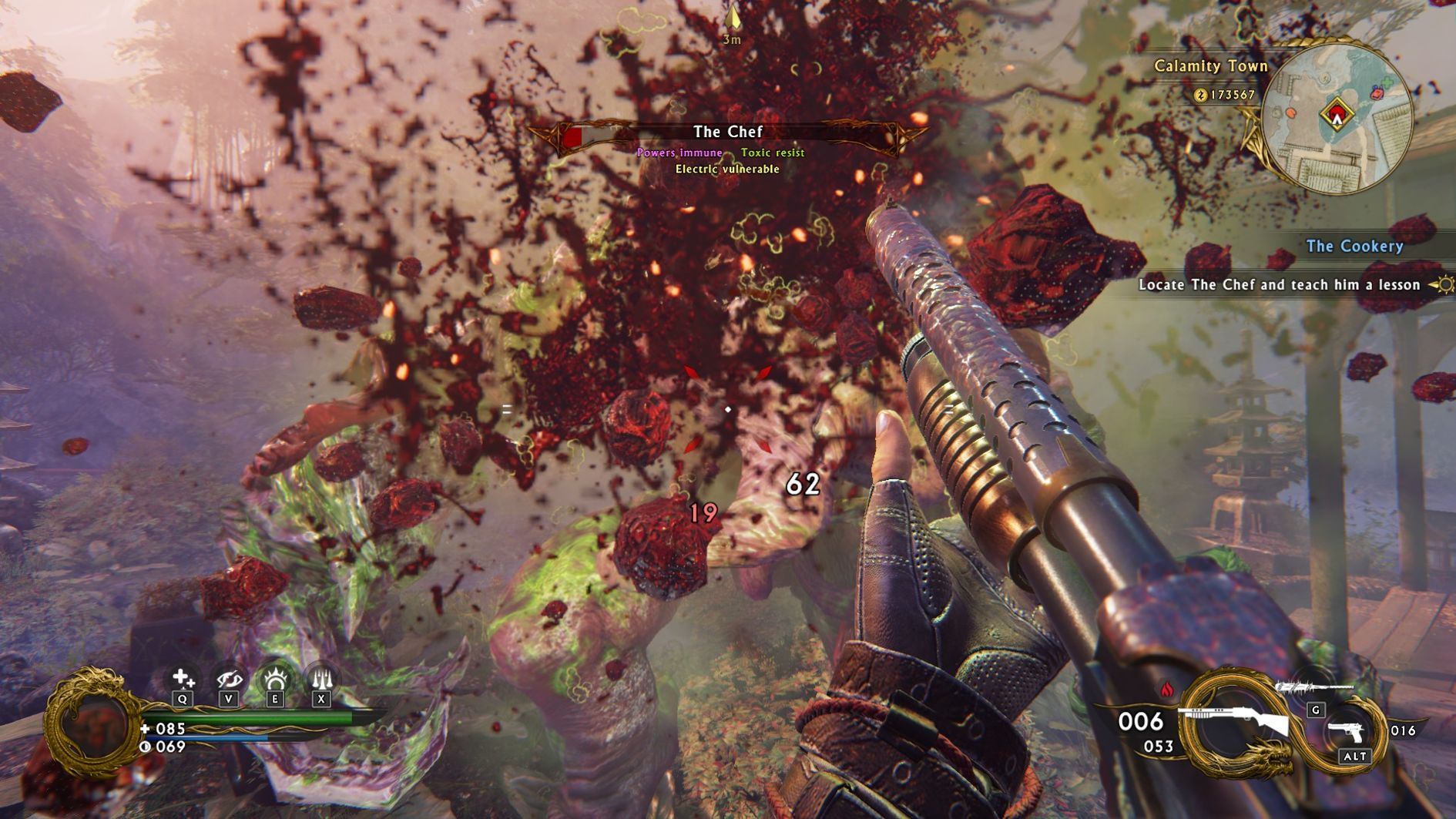
Task: Select The Cookery quest title
Action: 1354,247
